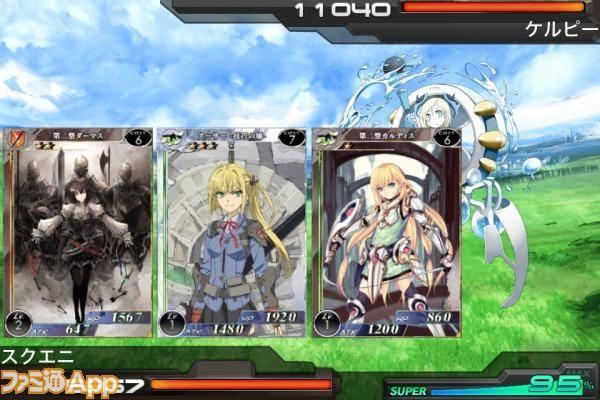Pick the armored blonde card with 1200 ATK

385,232
